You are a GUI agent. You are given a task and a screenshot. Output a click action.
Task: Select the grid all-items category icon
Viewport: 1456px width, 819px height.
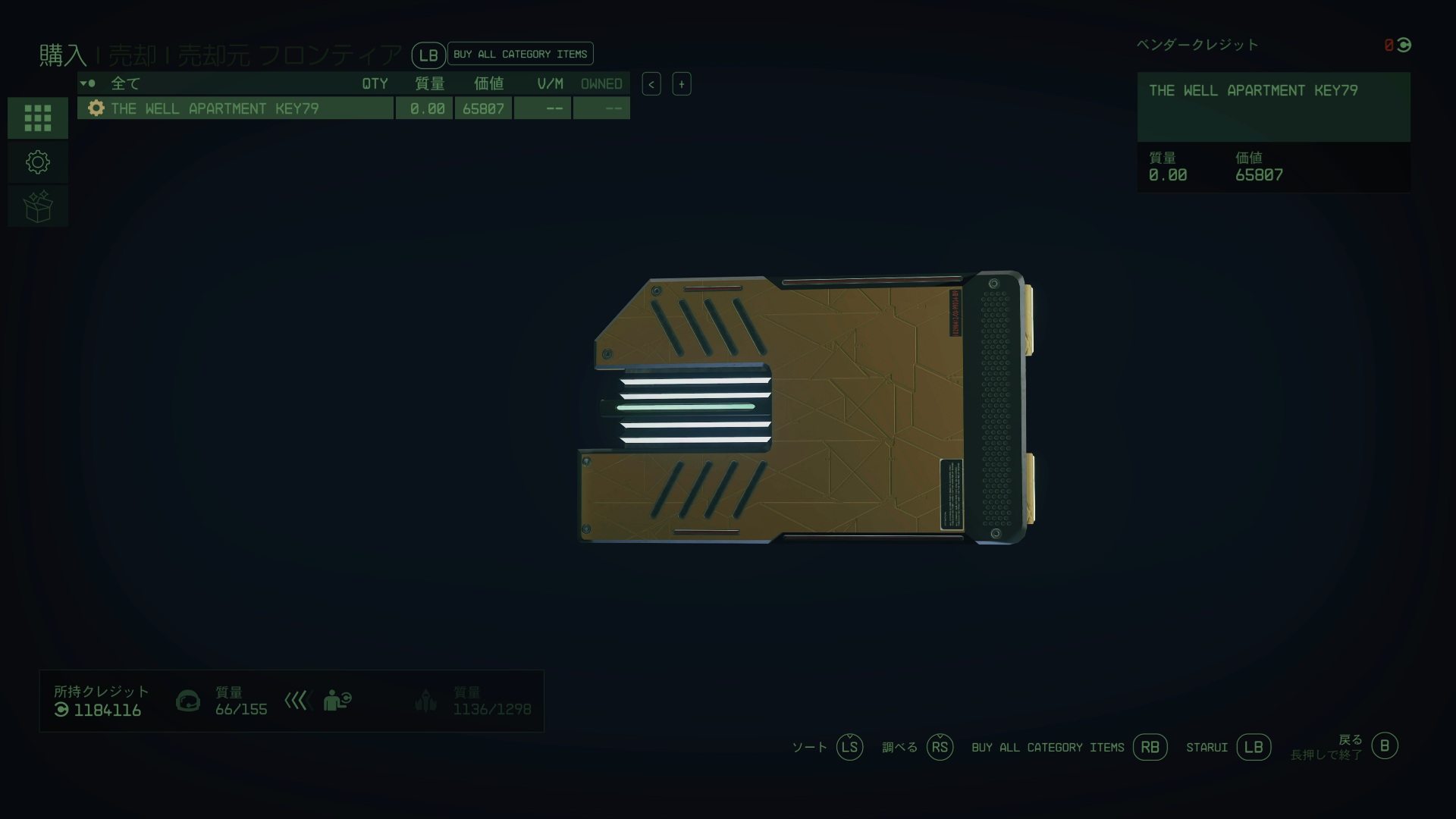38,118
